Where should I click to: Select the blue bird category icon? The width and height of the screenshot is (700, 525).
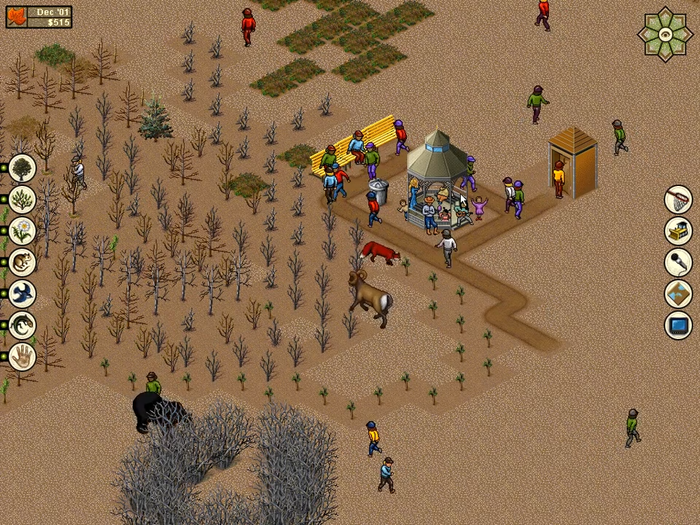[21, 293]
